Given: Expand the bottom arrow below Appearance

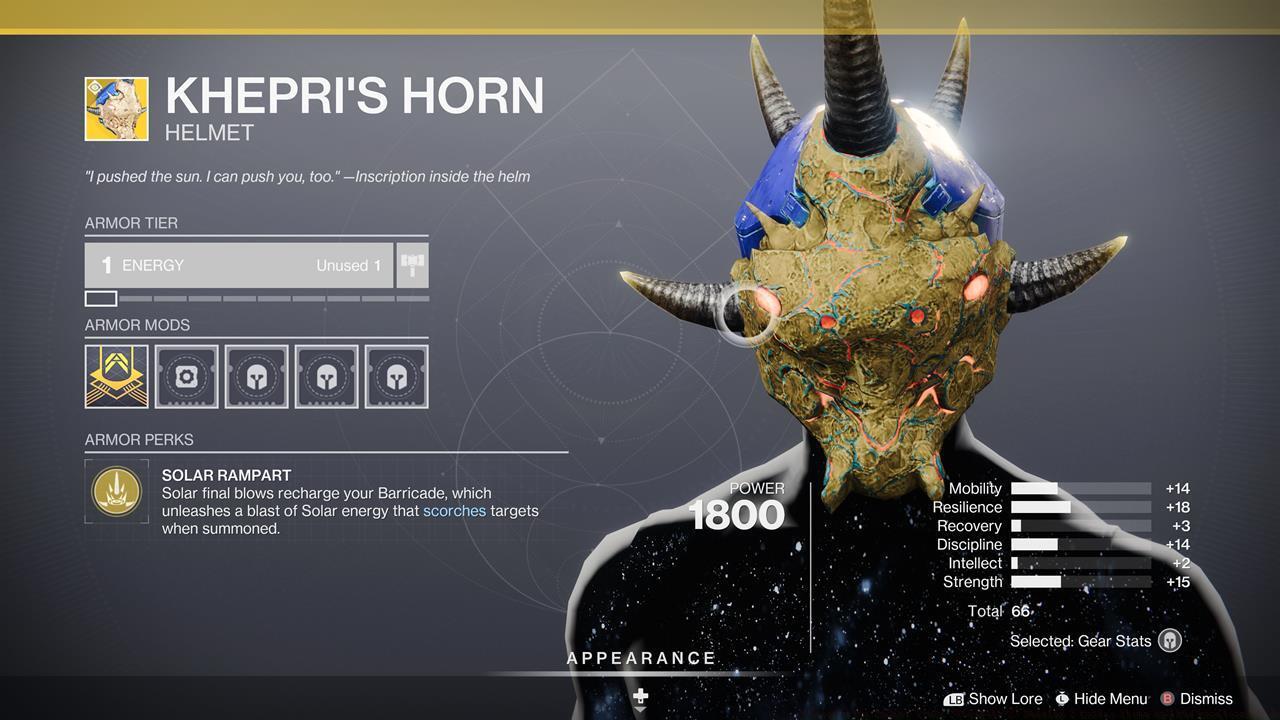Looking at the screenshot, I should coord(640,707).
